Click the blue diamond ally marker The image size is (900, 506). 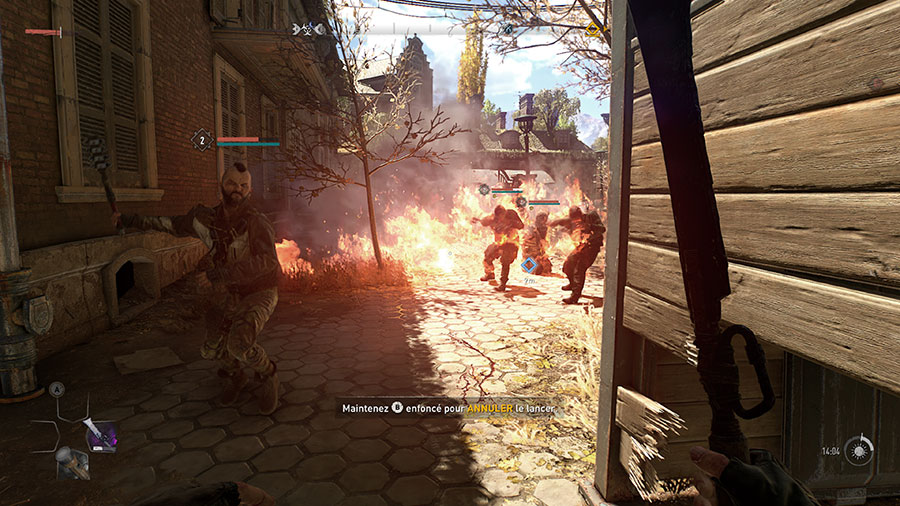(530, 265)
